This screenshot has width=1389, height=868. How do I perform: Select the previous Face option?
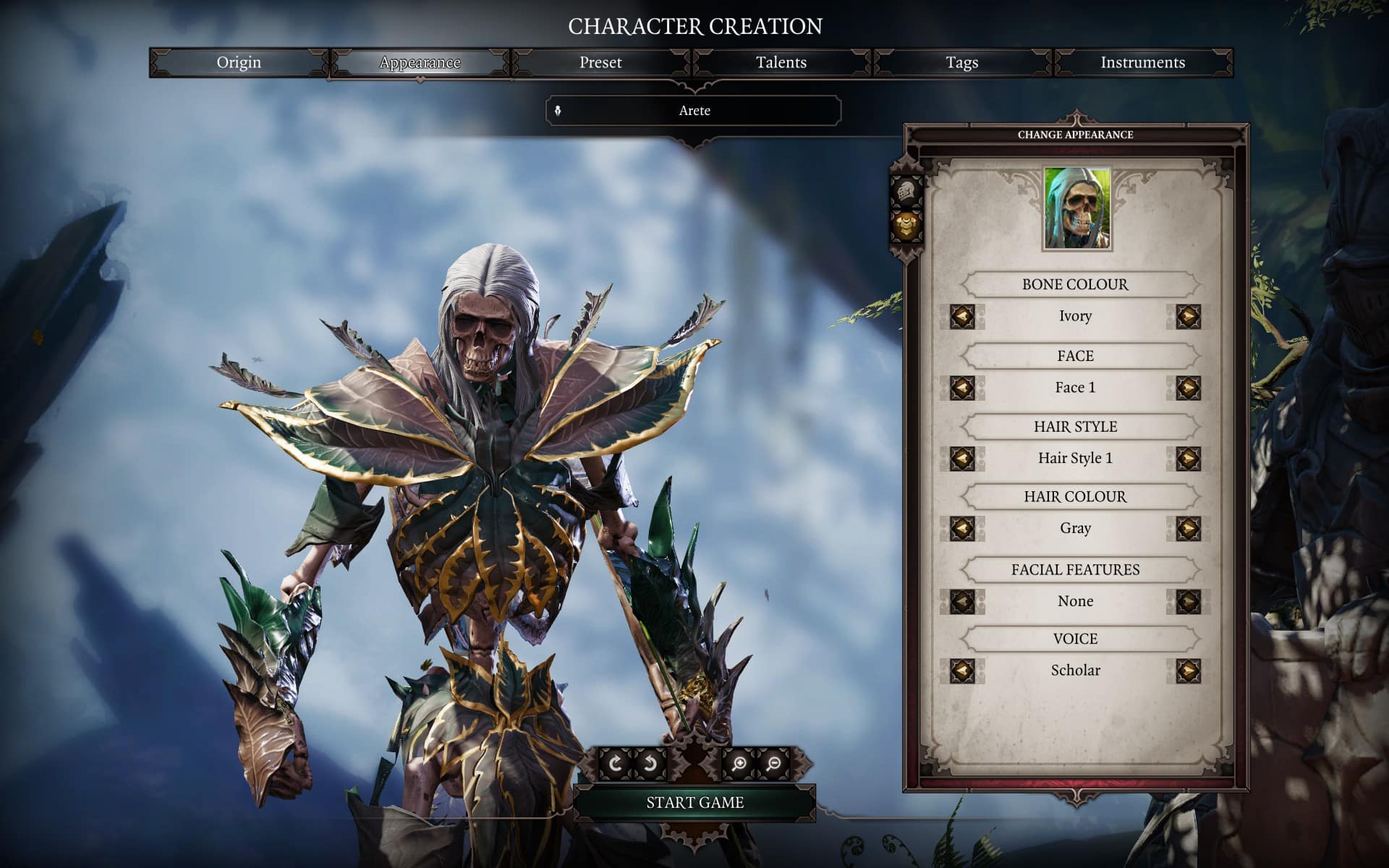tap(962, 388)
